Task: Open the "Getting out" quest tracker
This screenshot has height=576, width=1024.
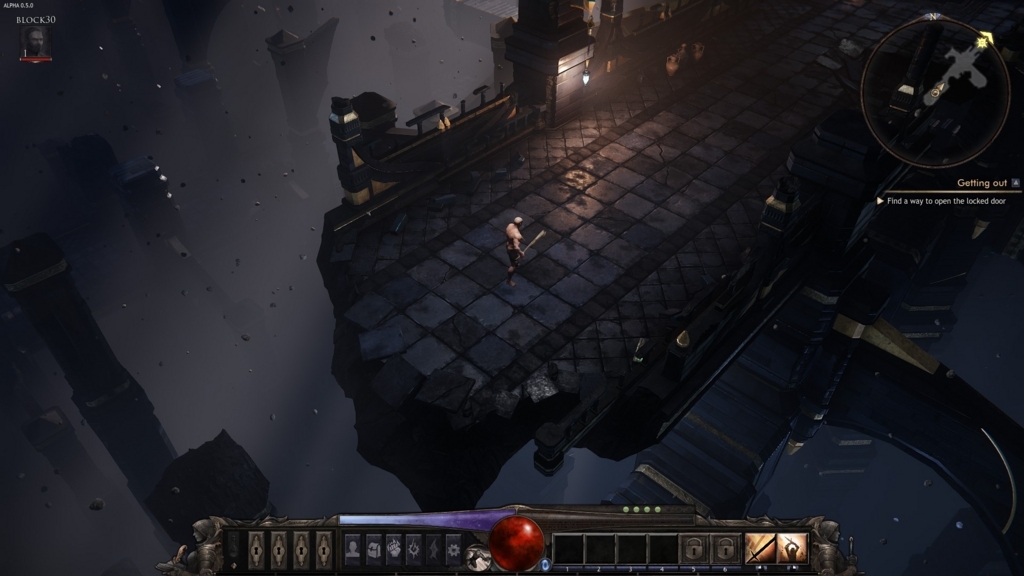Action: [x=981, y=183]
